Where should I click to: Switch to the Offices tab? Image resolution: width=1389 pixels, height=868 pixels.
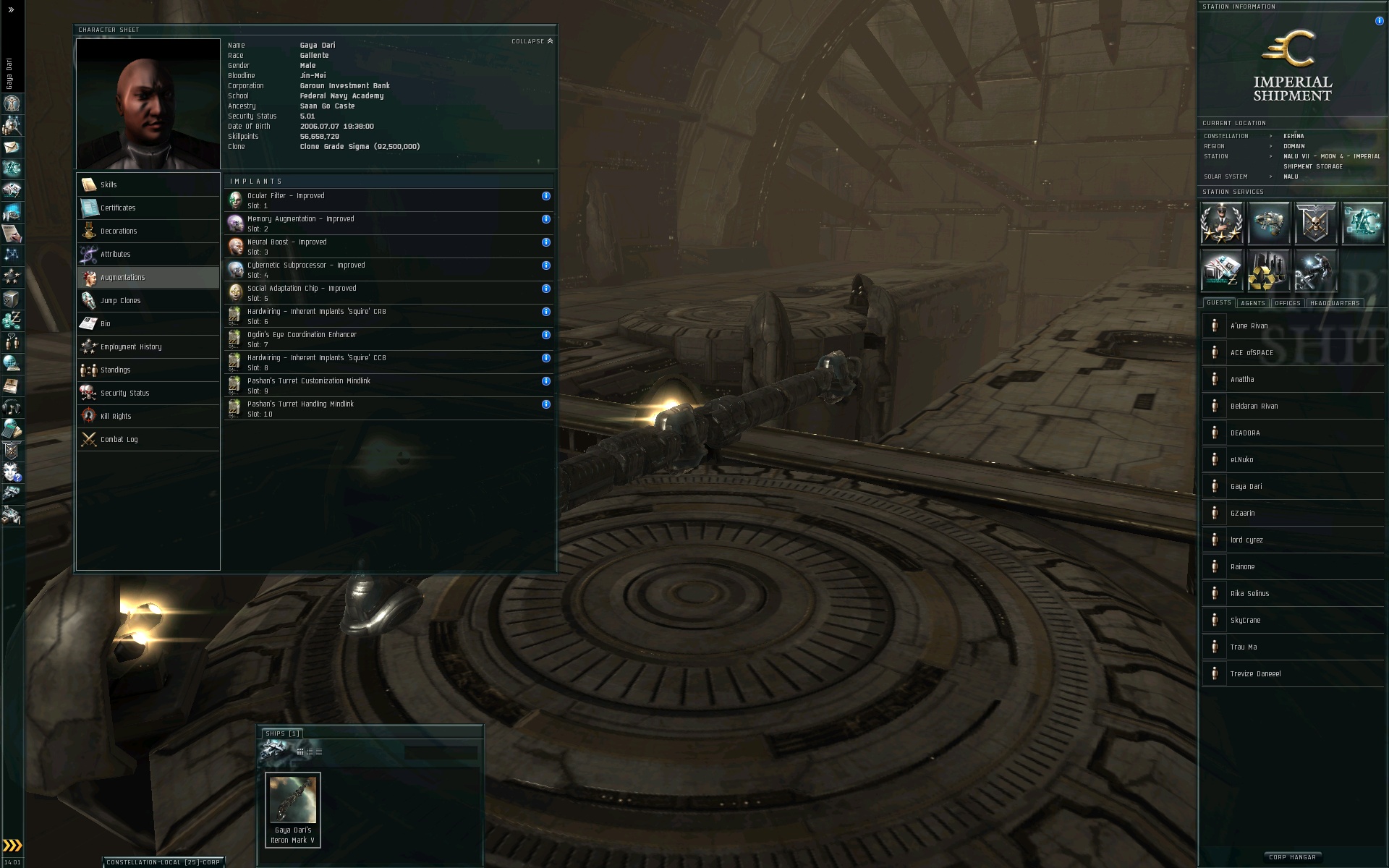1288,303
